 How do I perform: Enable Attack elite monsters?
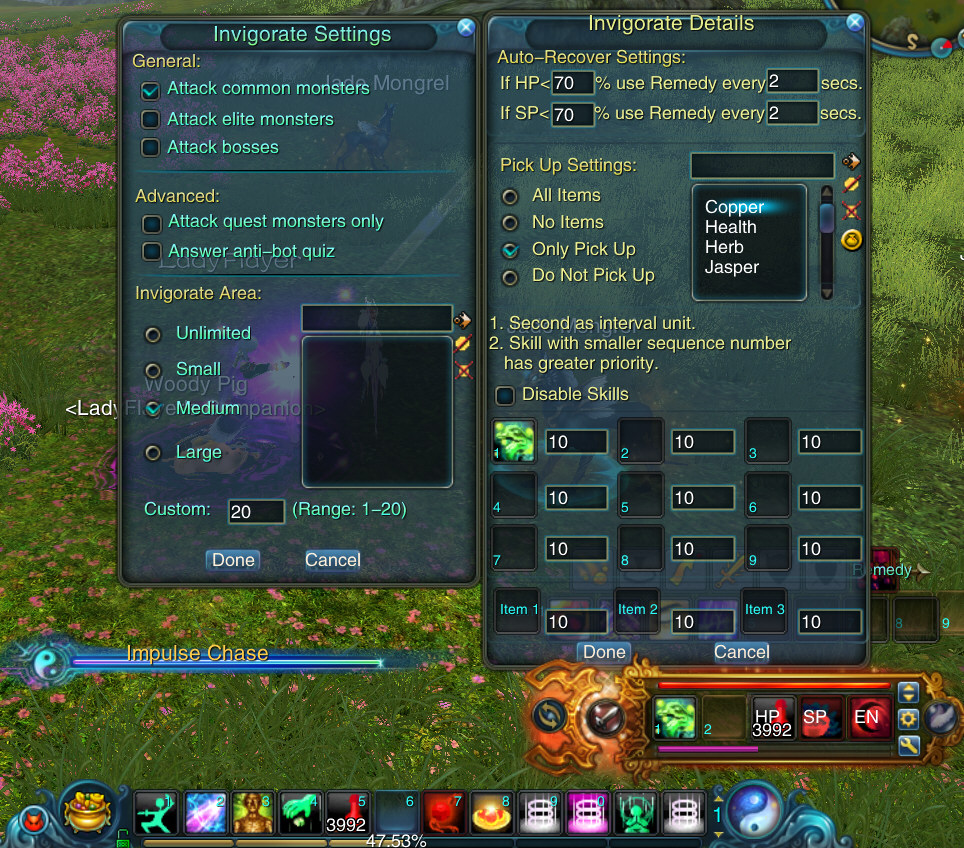click(151, 120)
